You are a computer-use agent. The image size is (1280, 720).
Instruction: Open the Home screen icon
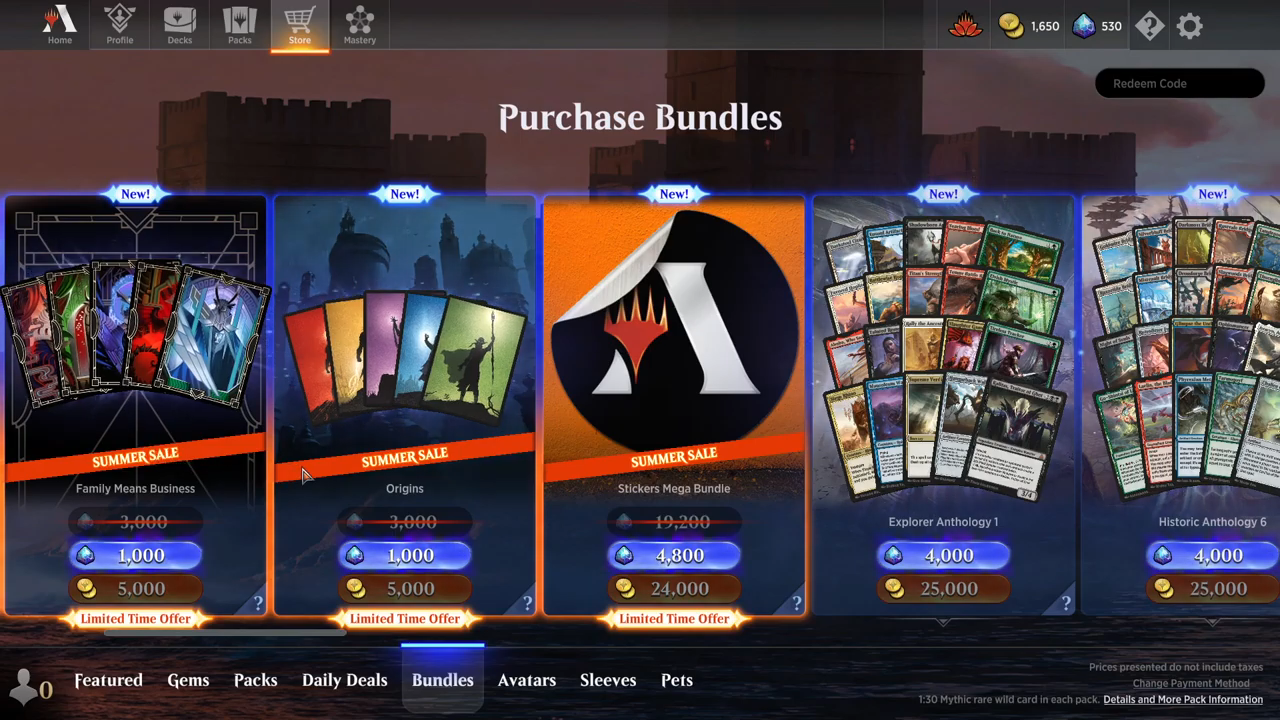[x=59, y=25]
